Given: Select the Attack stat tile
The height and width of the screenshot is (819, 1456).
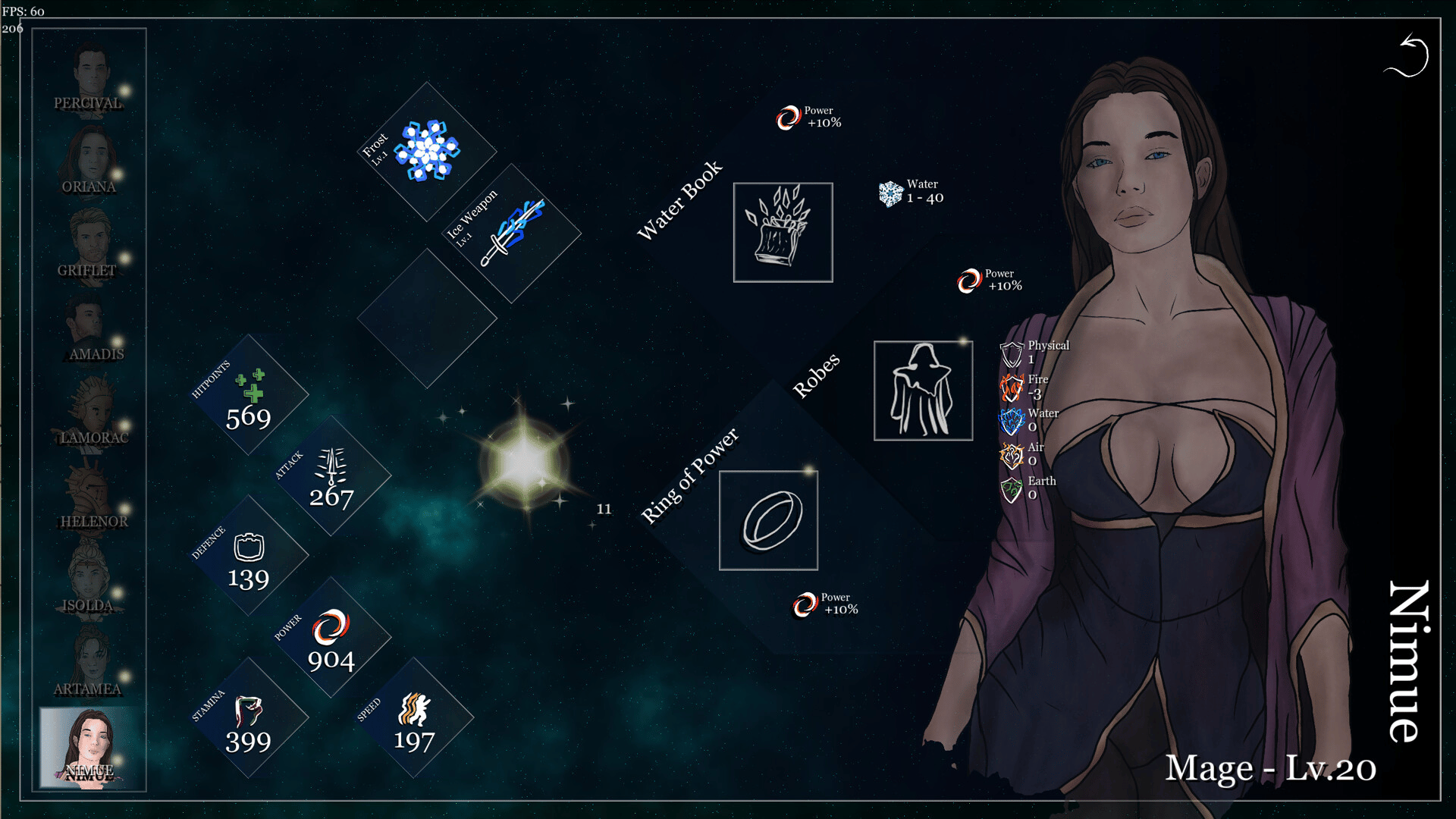Looking at the screenshot, I should click(331, 476).
